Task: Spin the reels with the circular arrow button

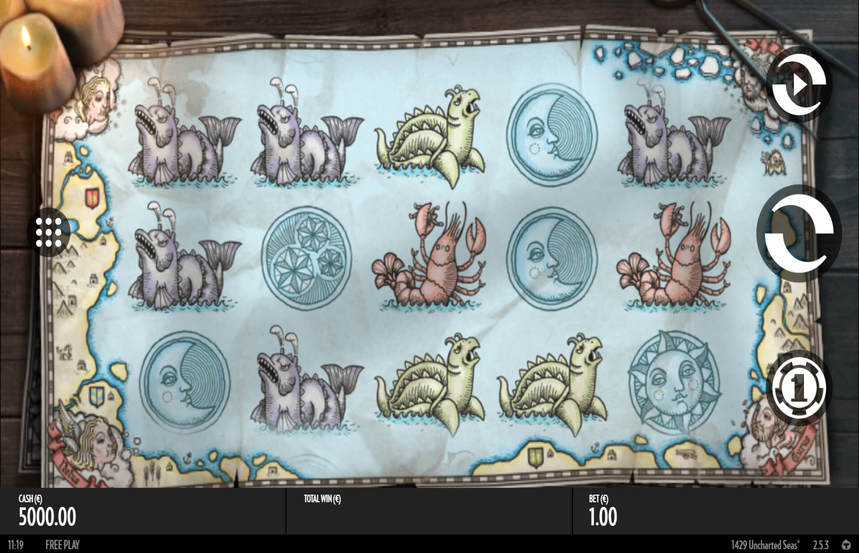Action: click(796, 233)
